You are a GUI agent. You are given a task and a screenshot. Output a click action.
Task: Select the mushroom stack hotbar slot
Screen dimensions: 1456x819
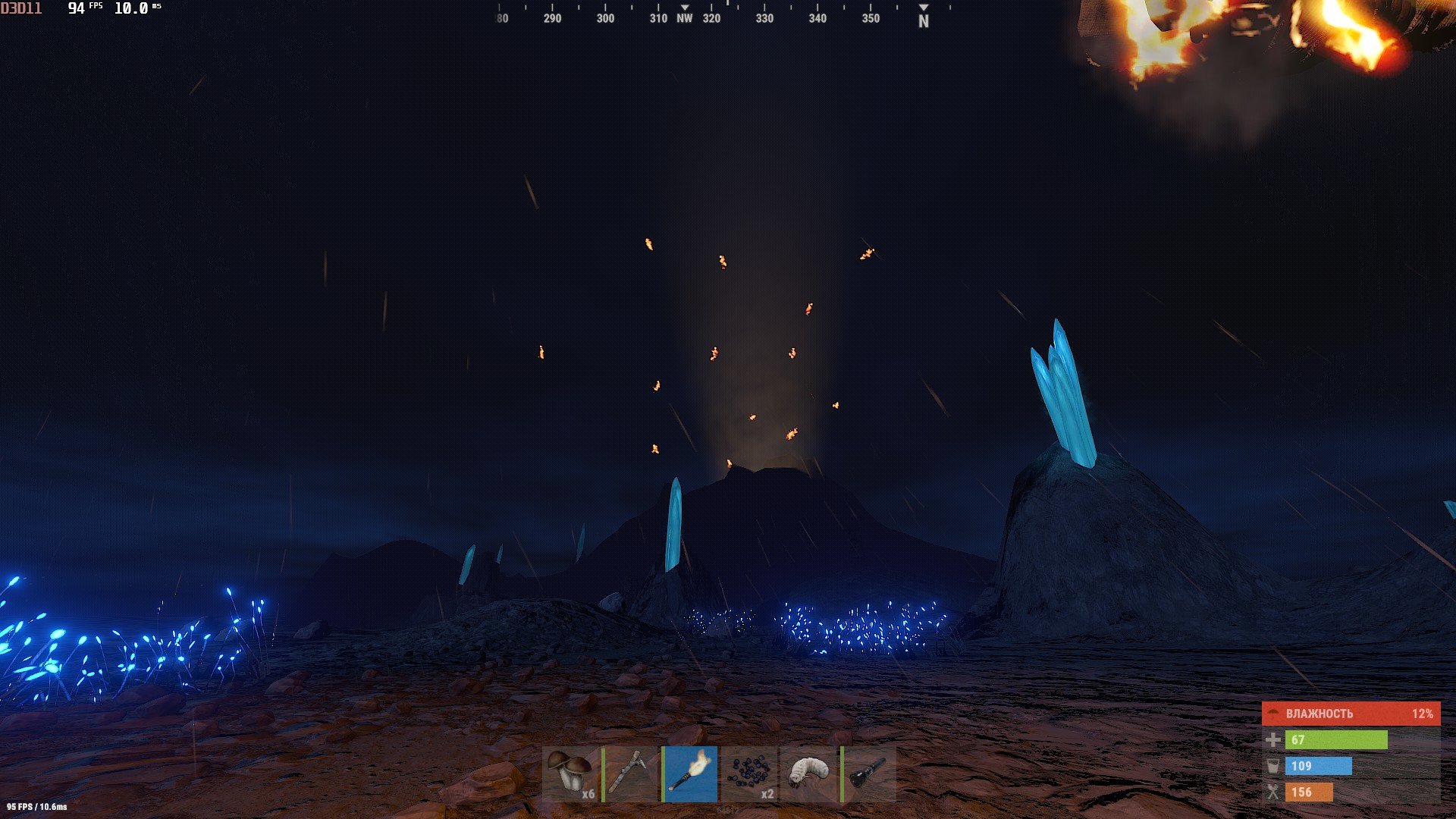pos(570,773)
